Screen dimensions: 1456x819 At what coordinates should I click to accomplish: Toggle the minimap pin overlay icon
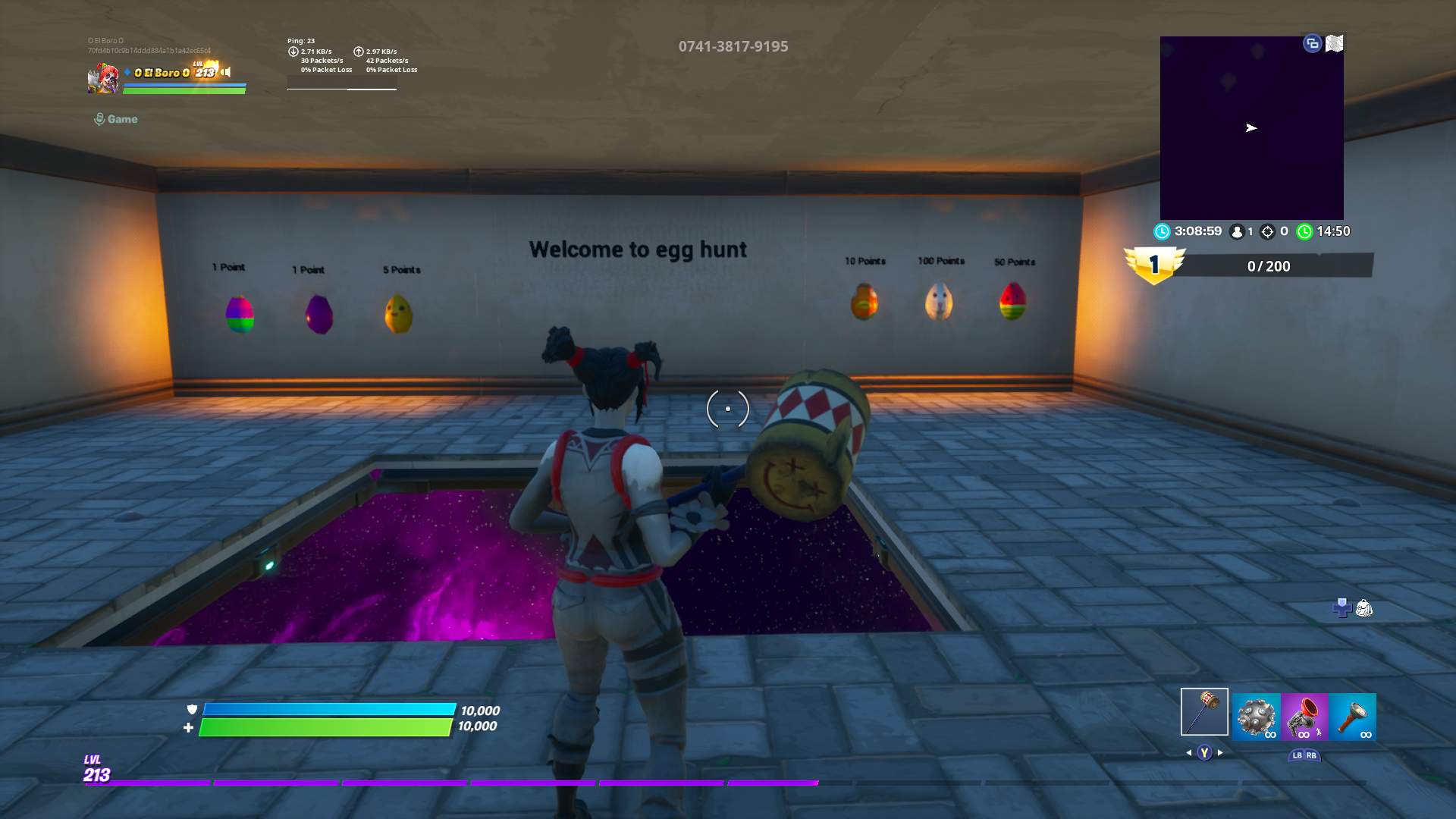(1311, 44)
